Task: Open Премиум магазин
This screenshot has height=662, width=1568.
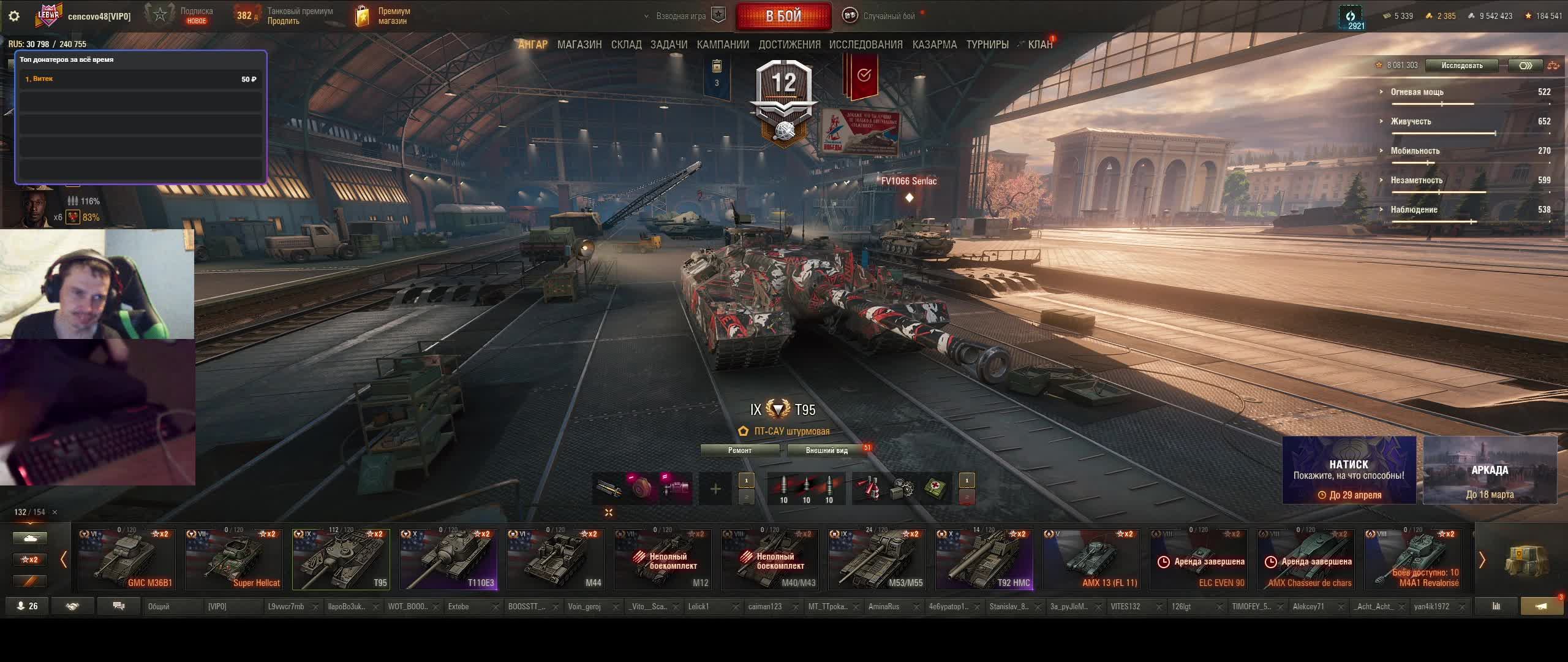Action: [x=383, y=16]
